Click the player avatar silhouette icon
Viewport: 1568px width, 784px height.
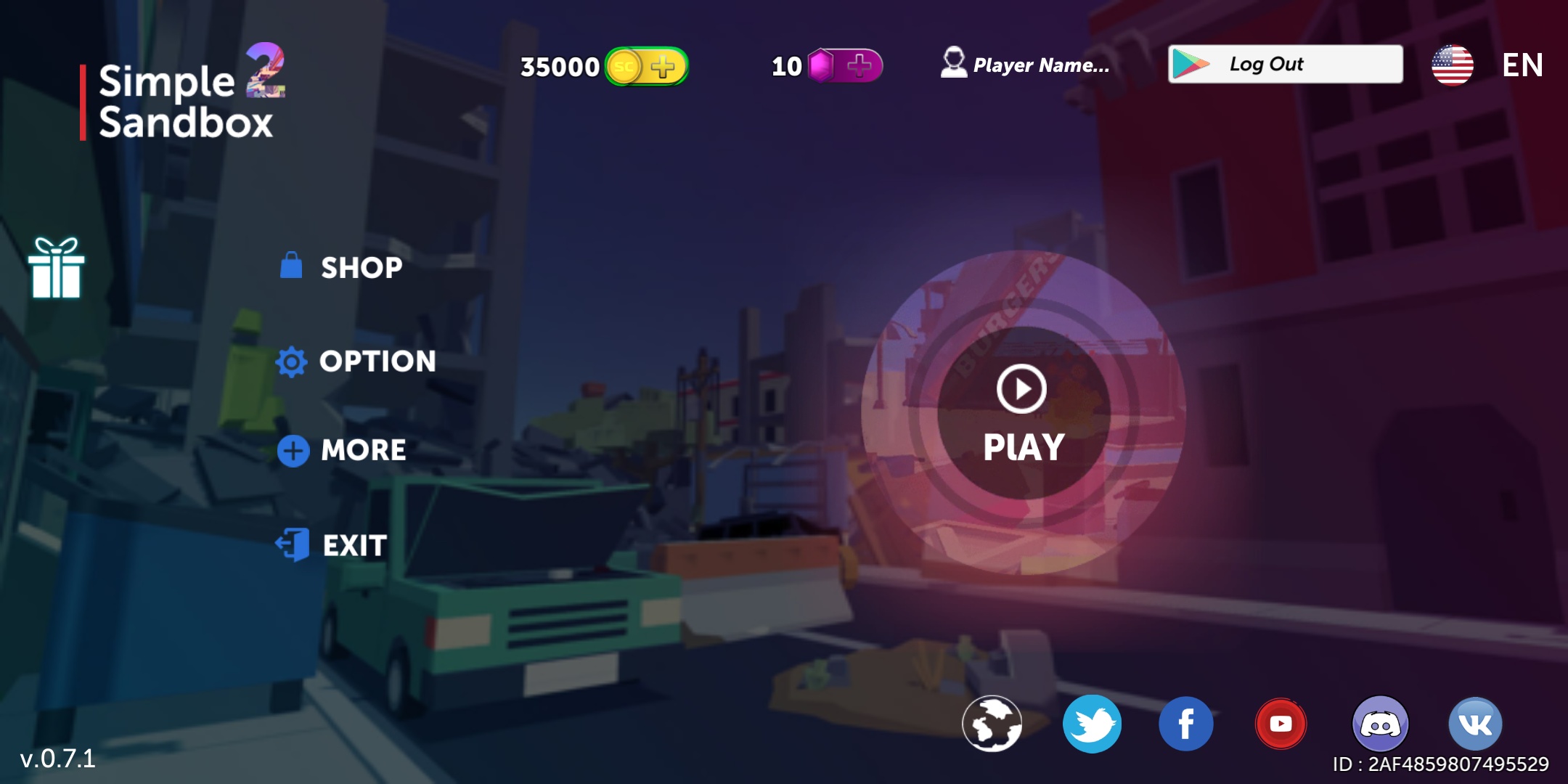click(953, 64)
